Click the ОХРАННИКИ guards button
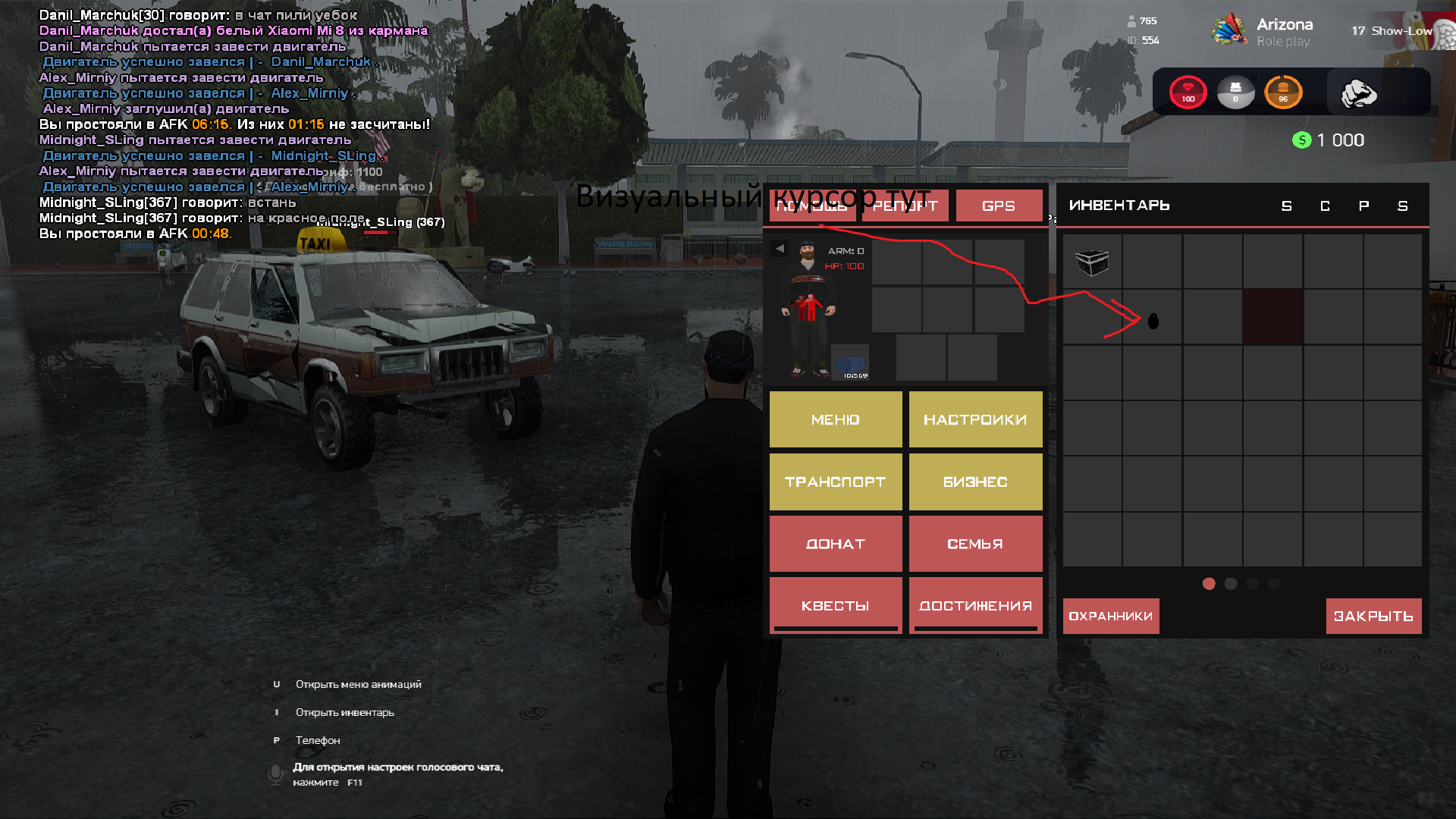 (1110, 616)
